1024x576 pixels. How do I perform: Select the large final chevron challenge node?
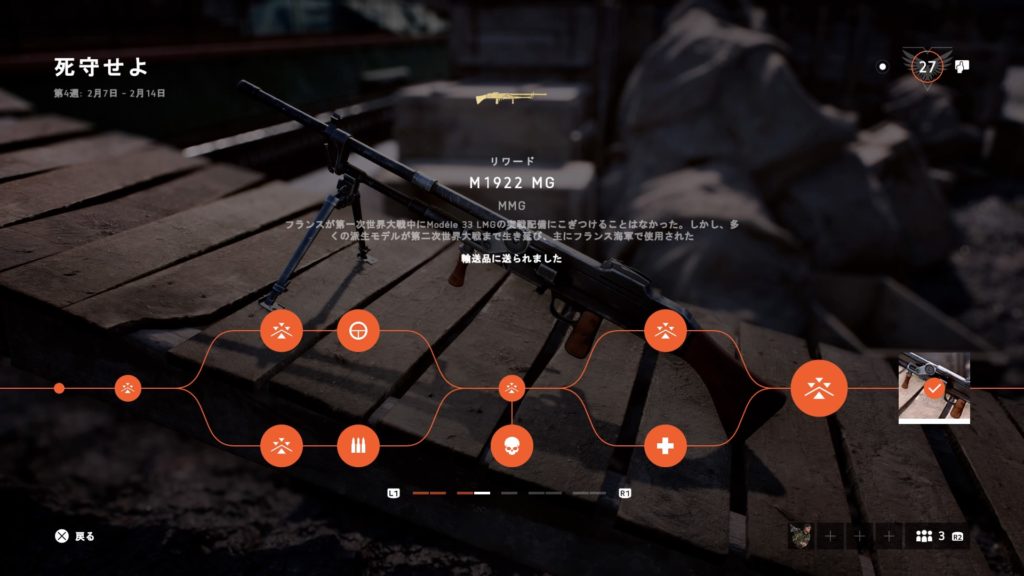[x=819, y=388]
